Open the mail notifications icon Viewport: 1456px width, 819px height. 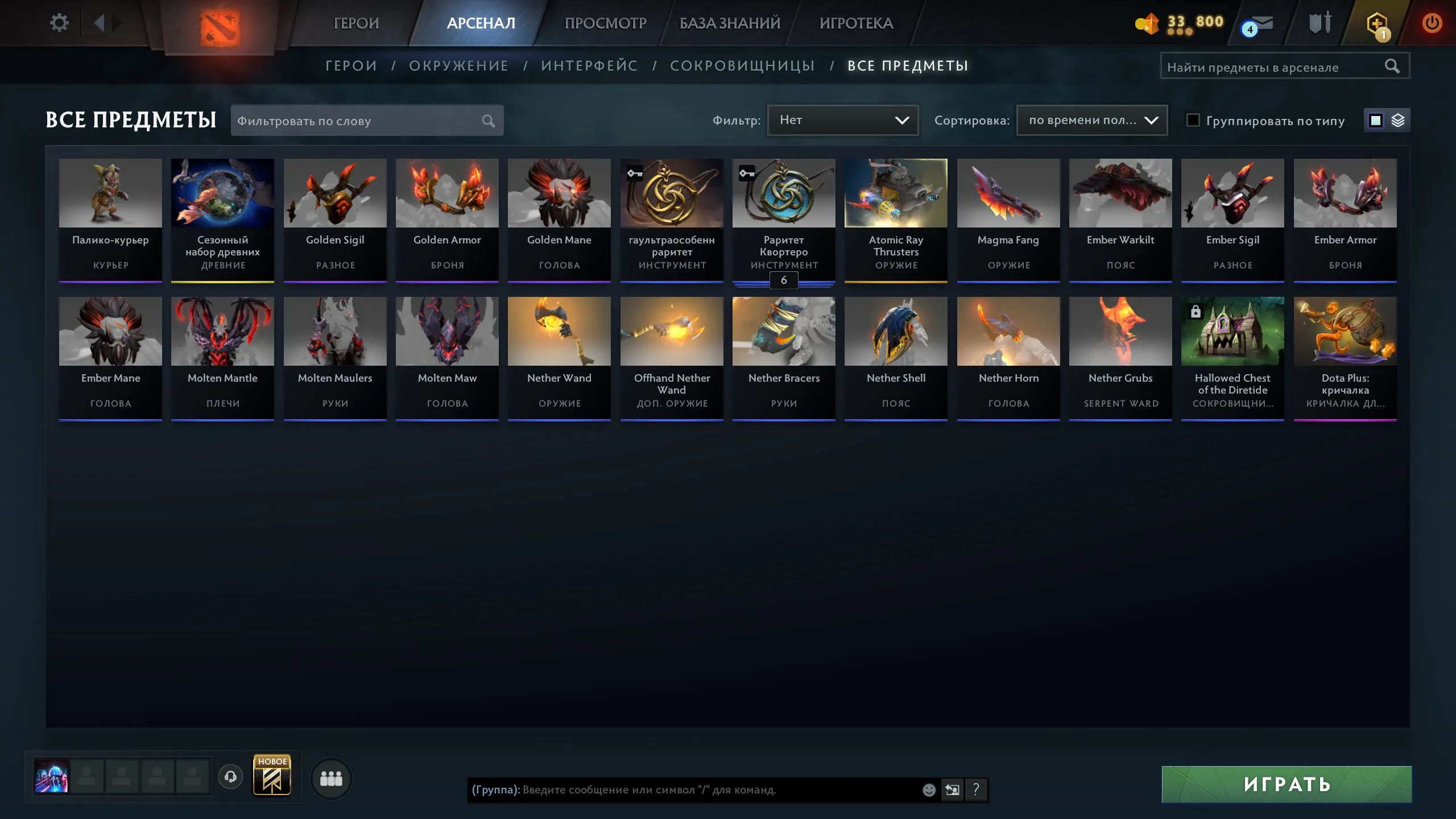(1256, 24)
